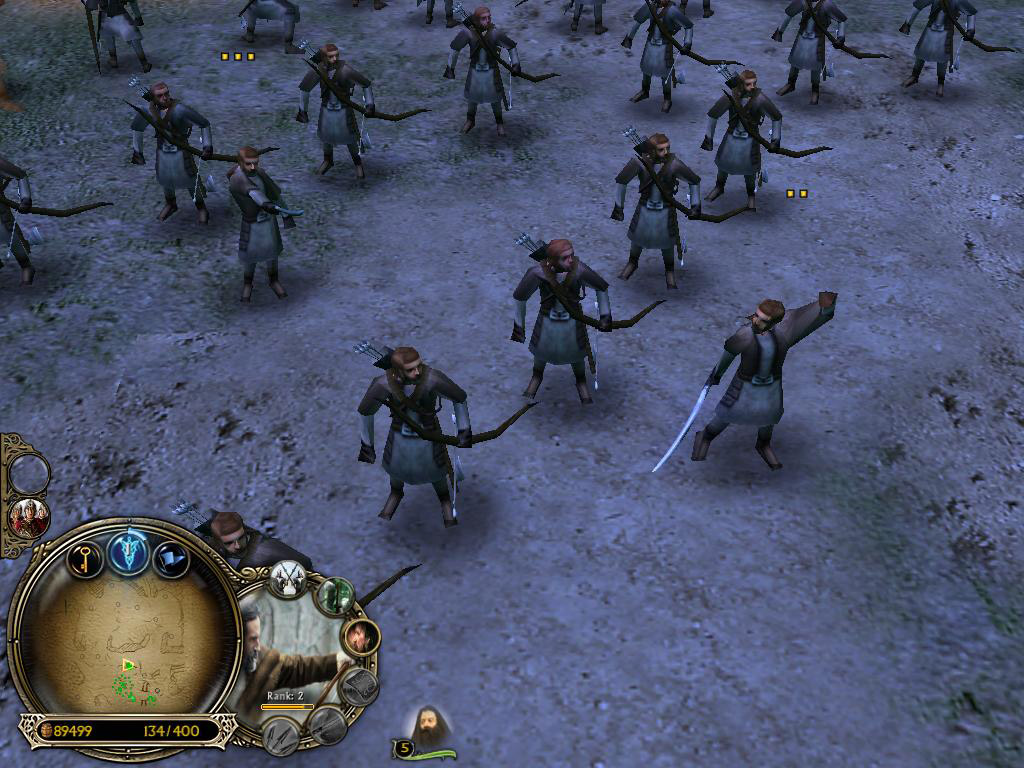
Task: Select the greyed crossed-blades upgrade icon
Action: point(326,726)
